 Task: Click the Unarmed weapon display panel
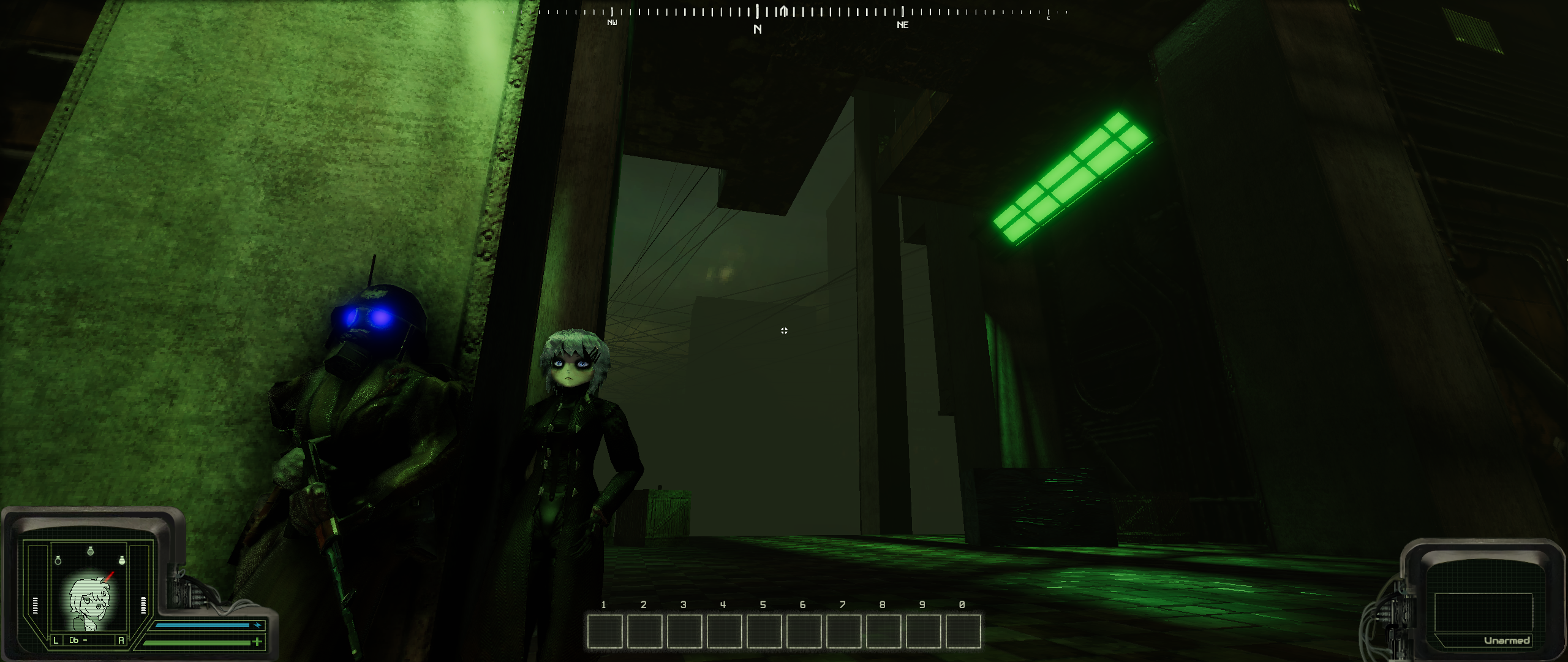click(x=1482, y=613)
